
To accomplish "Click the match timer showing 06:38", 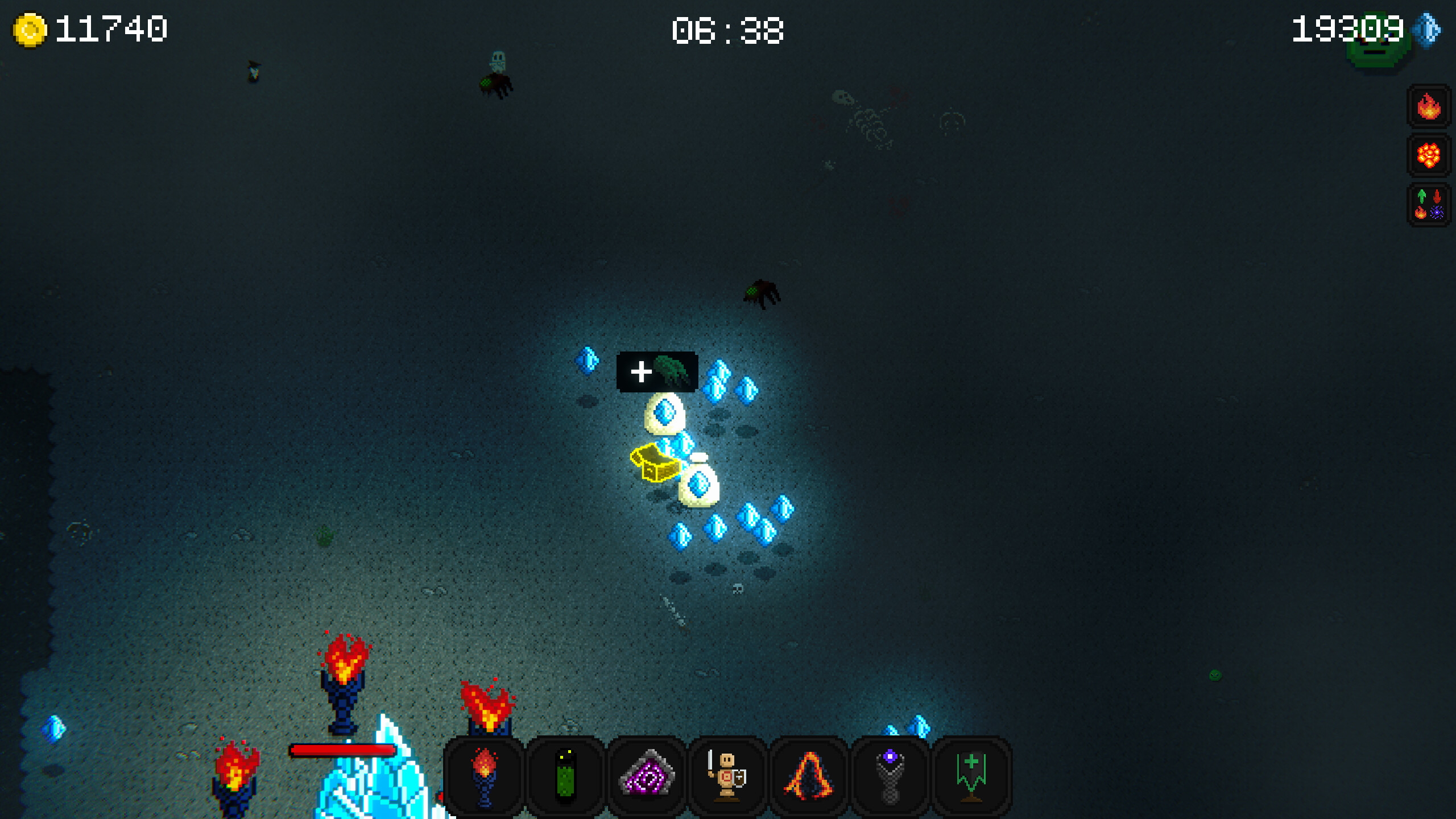I will click(728, 31).
